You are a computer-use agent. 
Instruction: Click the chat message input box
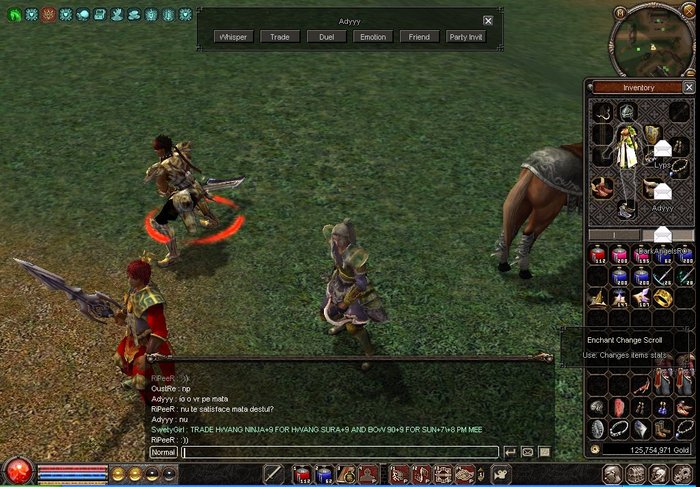pyautogui.click(x=340, y=452)
